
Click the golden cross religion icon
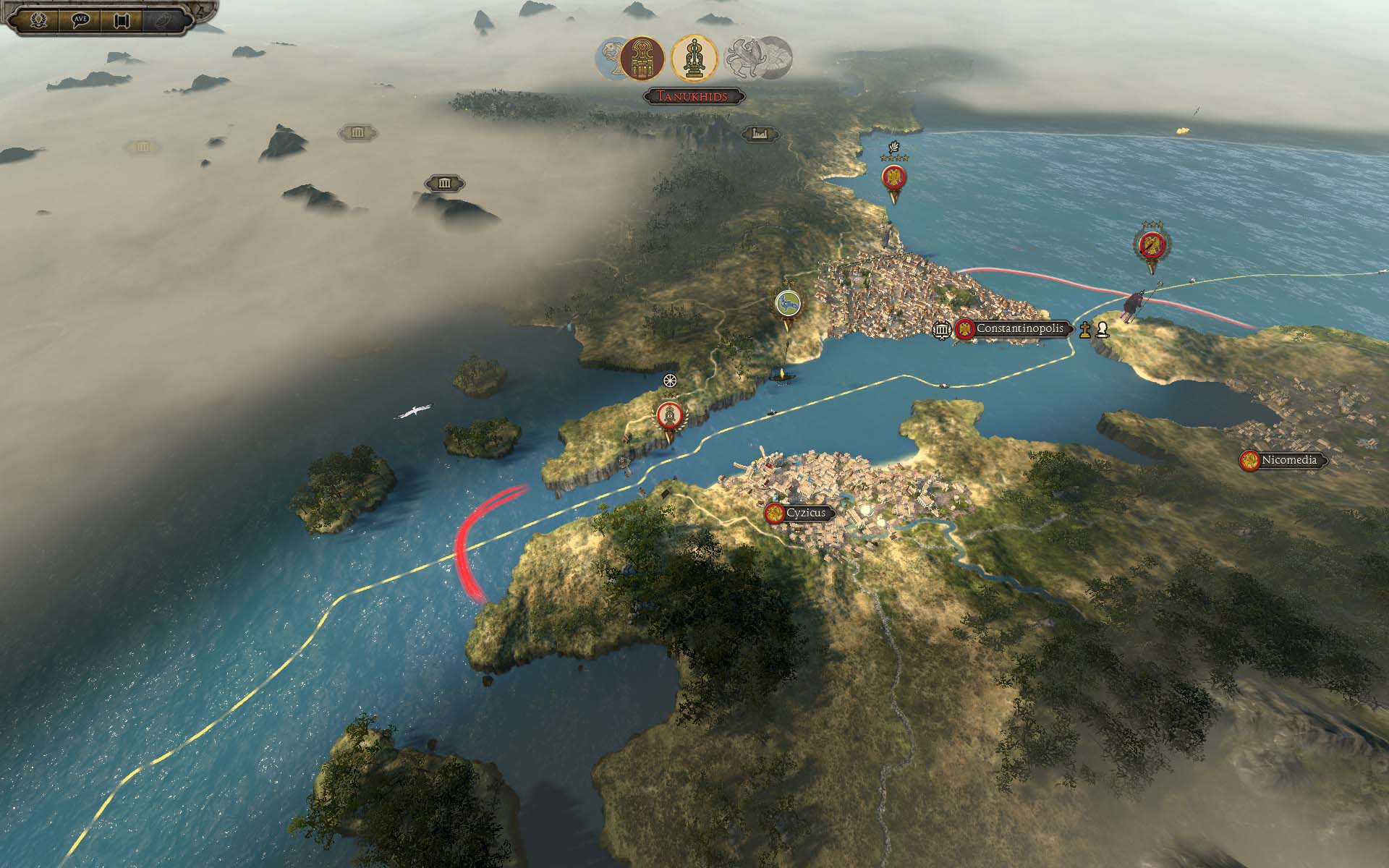[x=1084, y=330]
